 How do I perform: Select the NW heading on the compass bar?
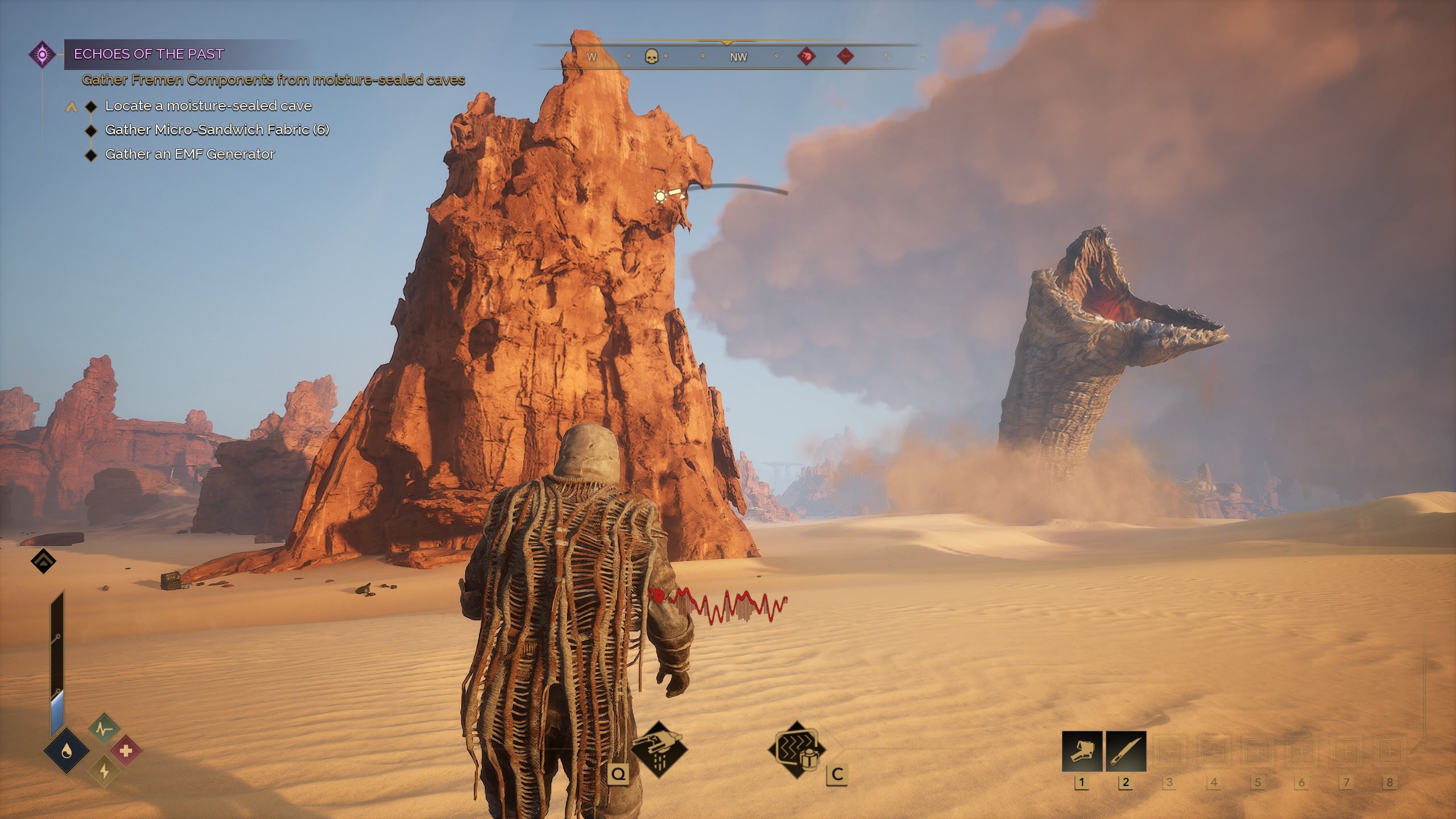(738, 57)
